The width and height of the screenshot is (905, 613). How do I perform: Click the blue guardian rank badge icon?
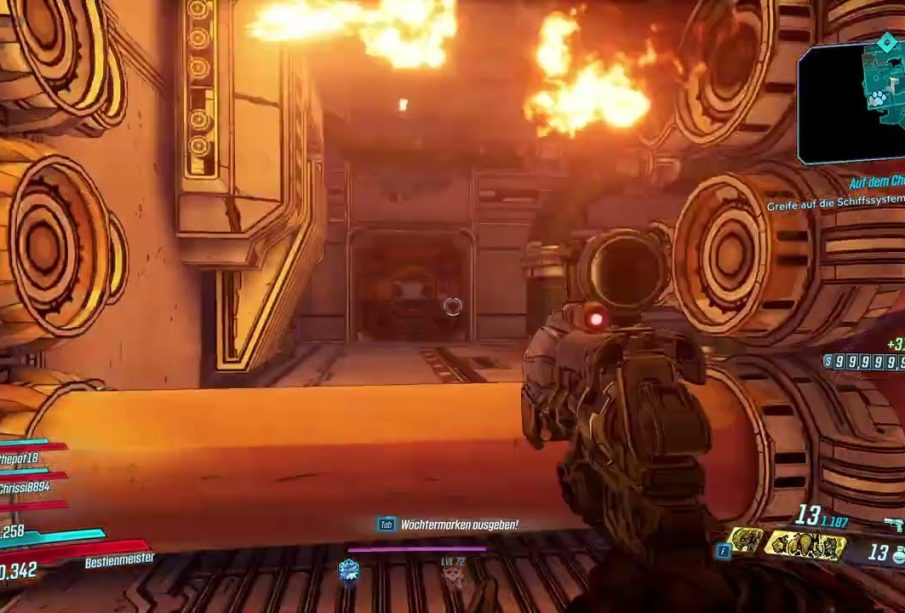(348, 570)
